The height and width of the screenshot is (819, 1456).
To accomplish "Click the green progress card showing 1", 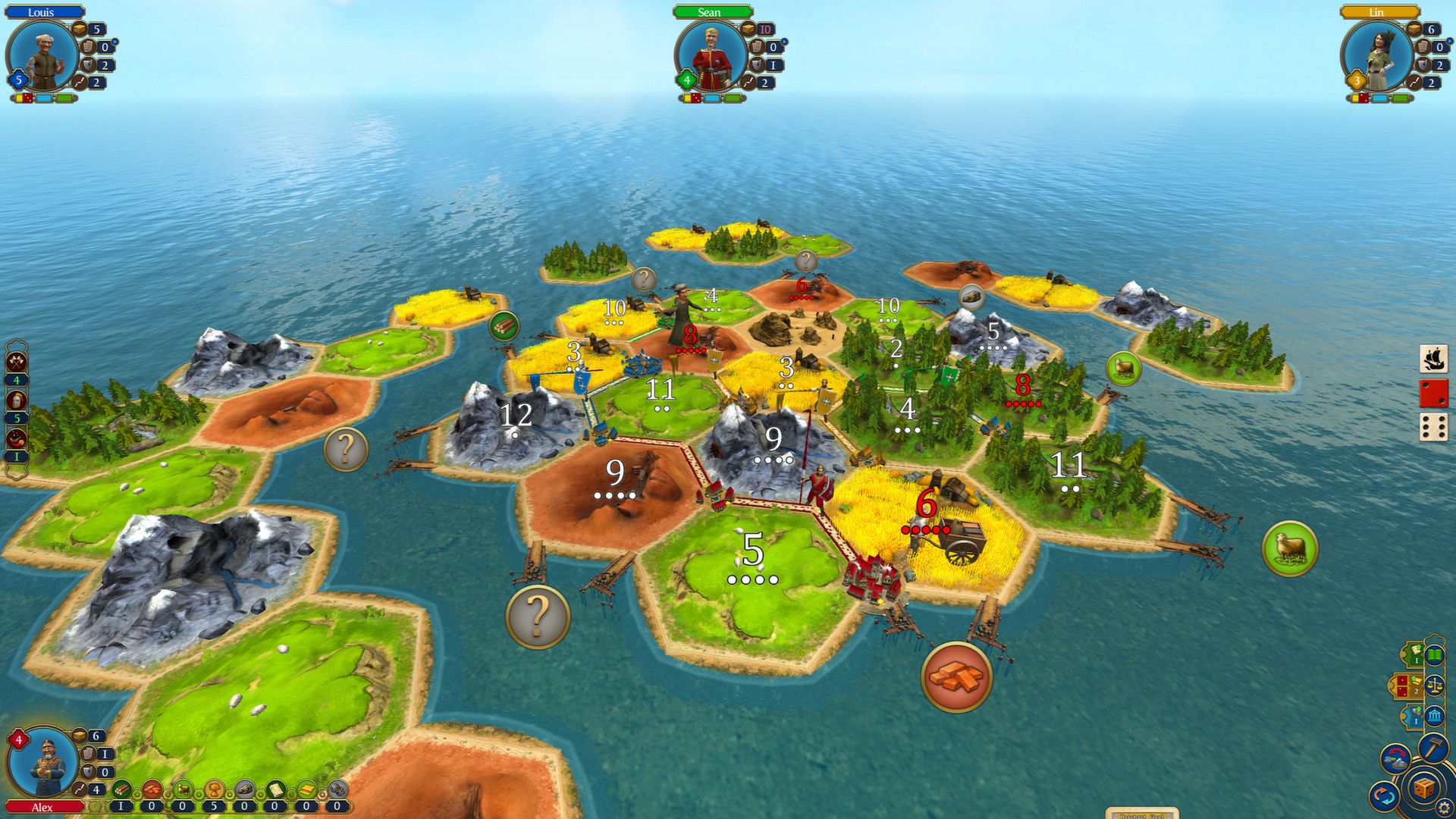I will click(x=1415, y=654).
